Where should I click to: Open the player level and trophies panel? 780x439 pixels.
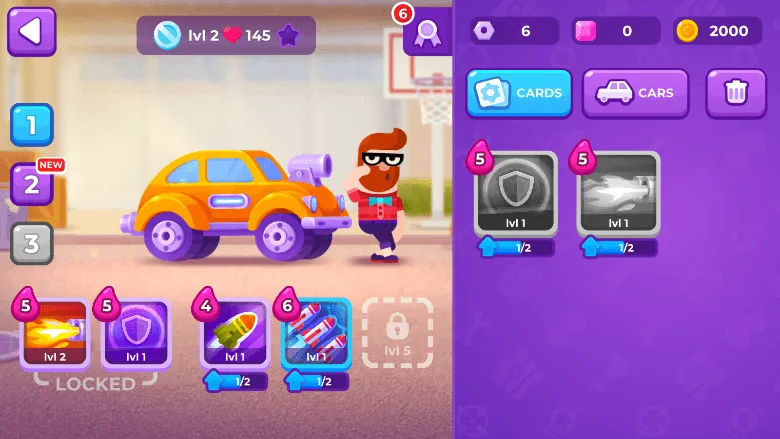tap(226, 35)
